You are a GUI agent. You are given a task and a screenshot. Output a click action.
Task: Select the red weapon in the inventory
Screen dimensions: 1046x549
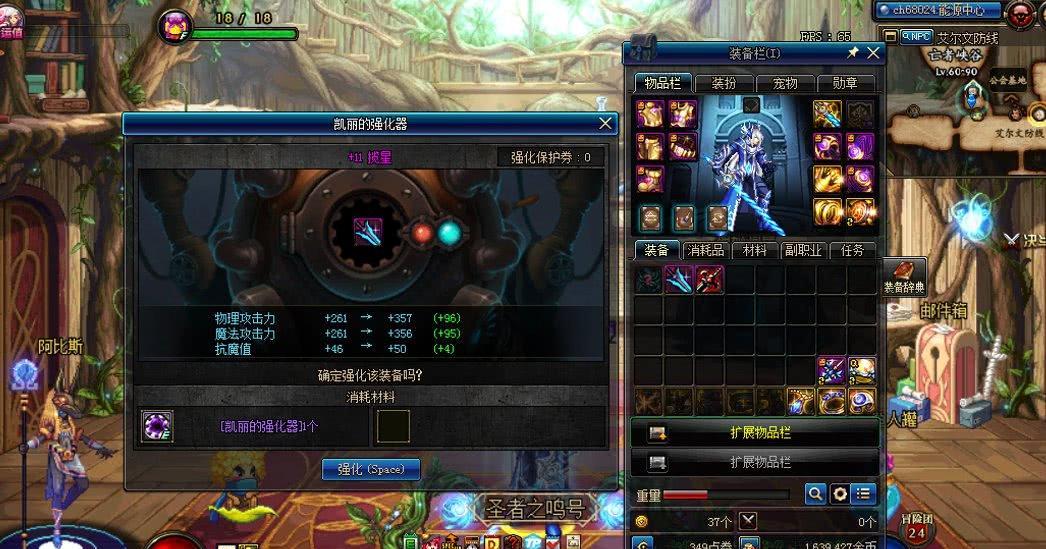point(709,279)
